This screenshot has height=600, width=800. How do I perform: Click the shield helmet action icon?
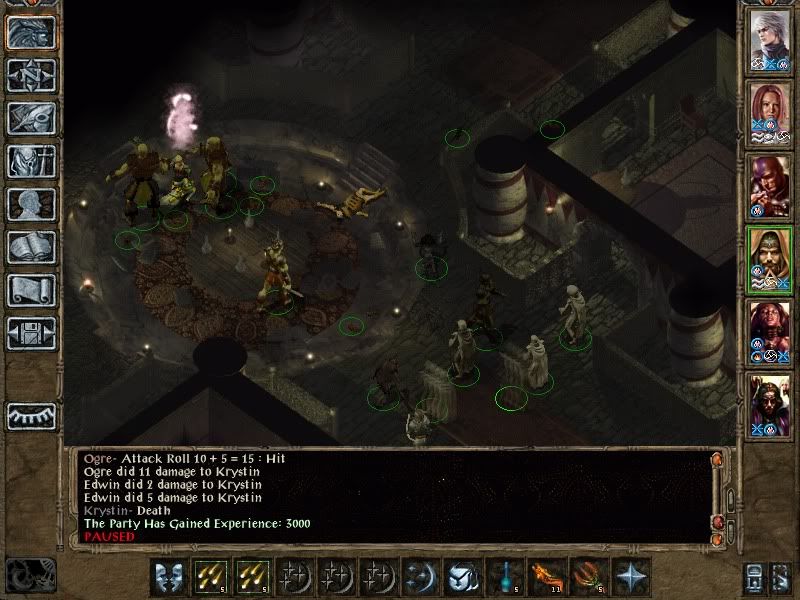[x=461, y=577]
